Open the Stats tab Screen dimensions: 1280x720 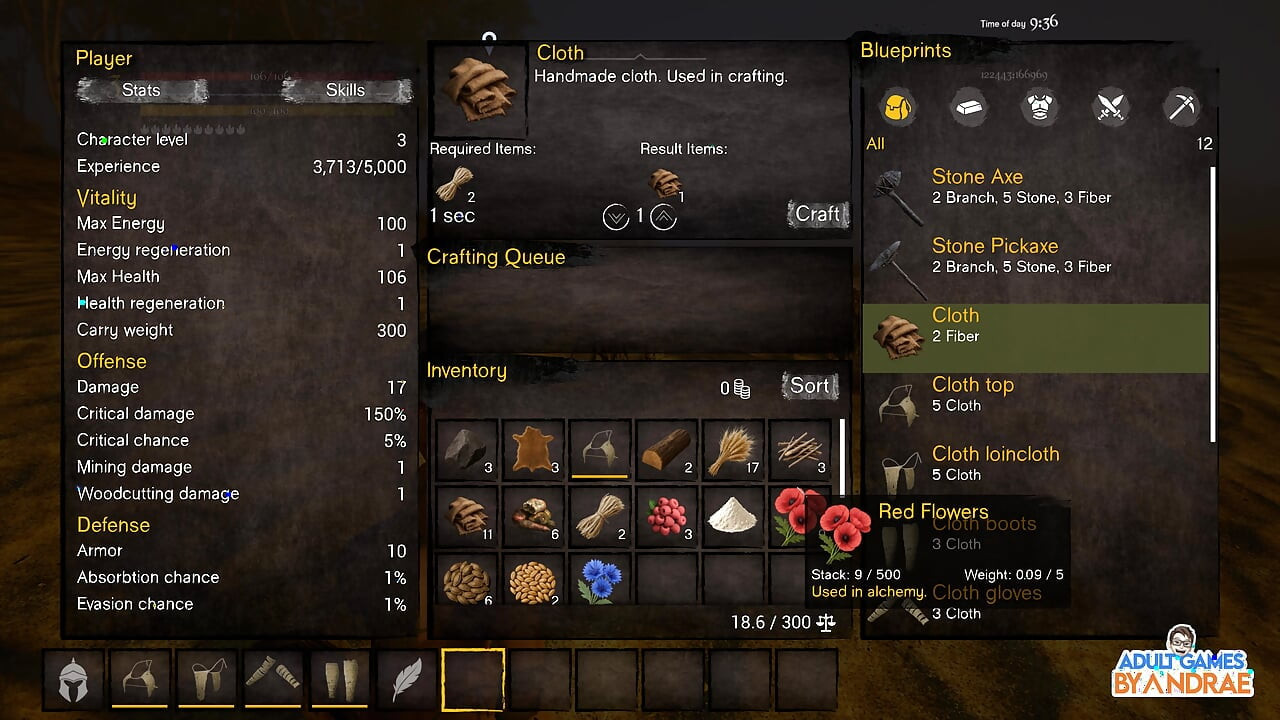(x=141, y=90)
